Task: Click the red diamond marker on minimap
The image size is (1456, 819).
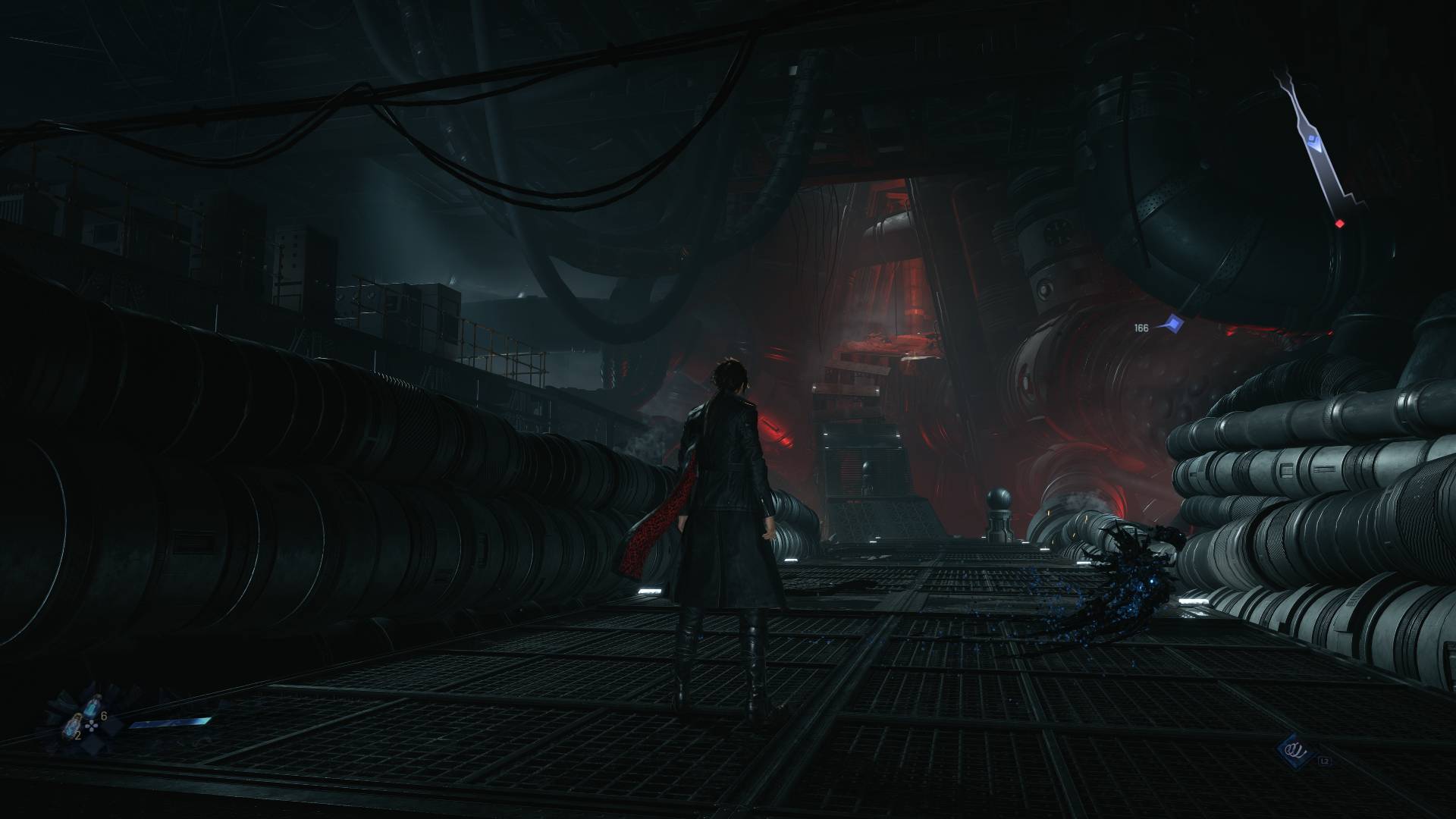Action: [1340, 224]
